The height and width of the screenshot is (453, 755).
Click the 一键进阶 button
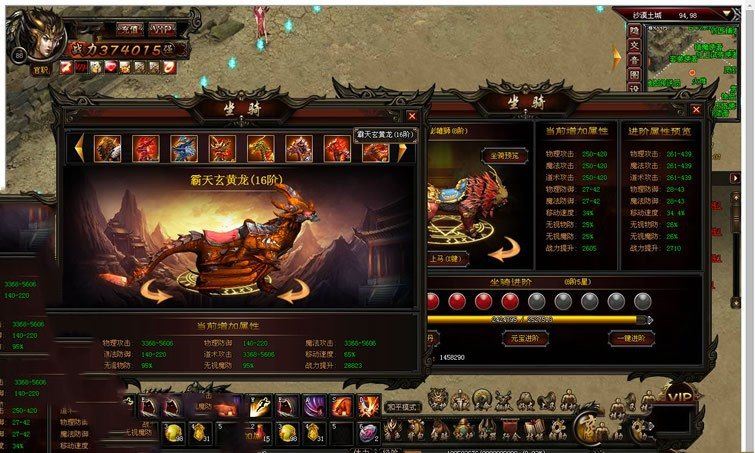(631, 338)
